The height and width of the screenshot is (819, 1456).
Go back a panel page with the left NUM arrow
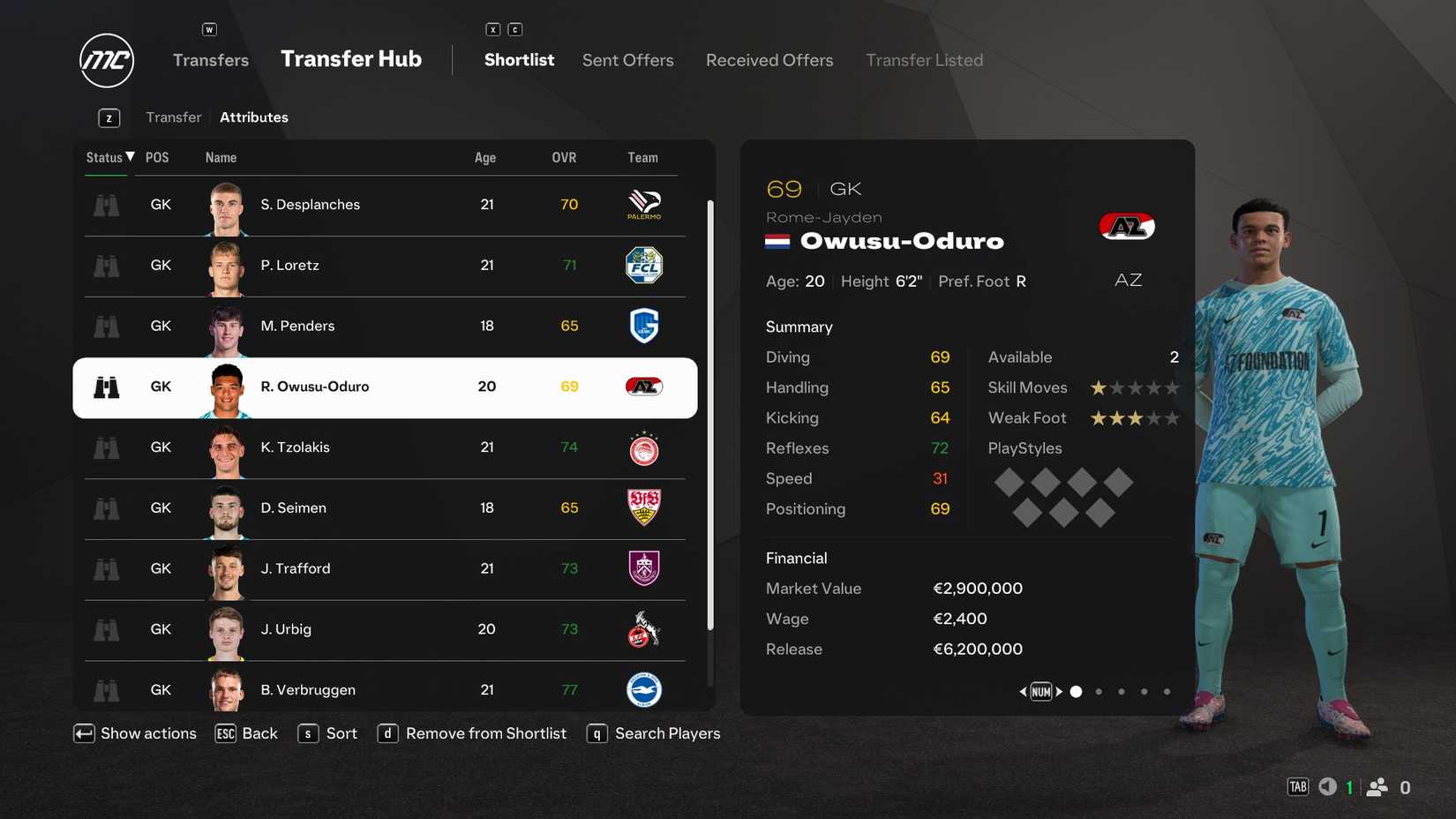click(x=1023, y=691)
